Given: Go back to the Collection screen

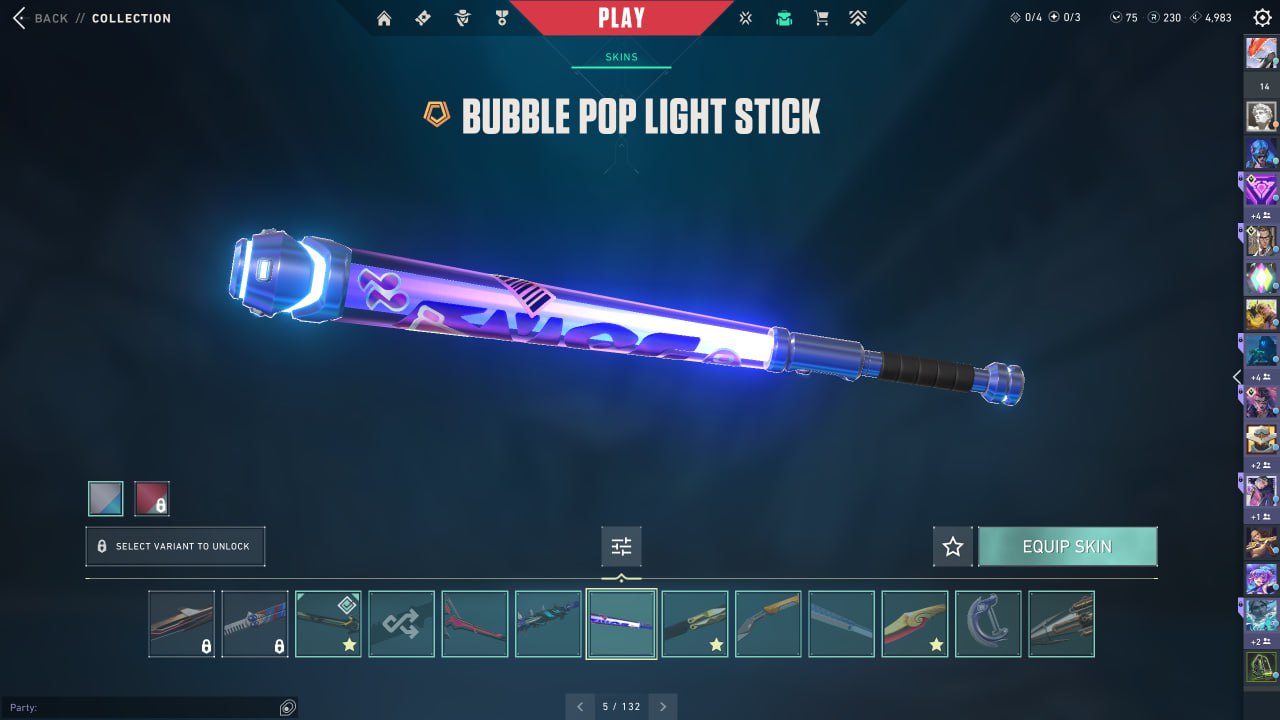Looking at the screenshot, I should click(x=52, y=18).
